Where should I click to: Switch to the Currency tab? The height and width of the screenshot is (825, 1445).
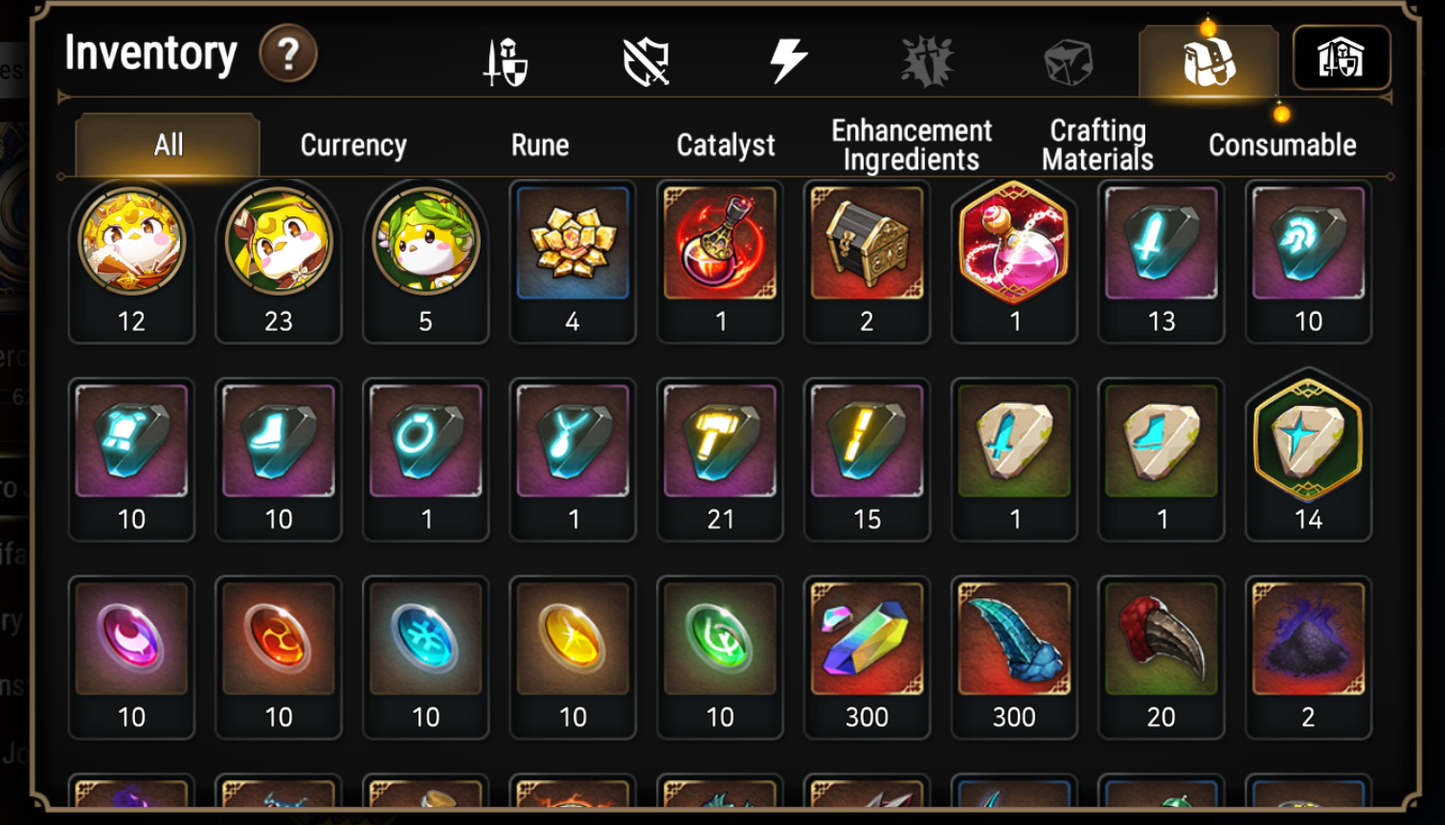[x=353, y=145]
